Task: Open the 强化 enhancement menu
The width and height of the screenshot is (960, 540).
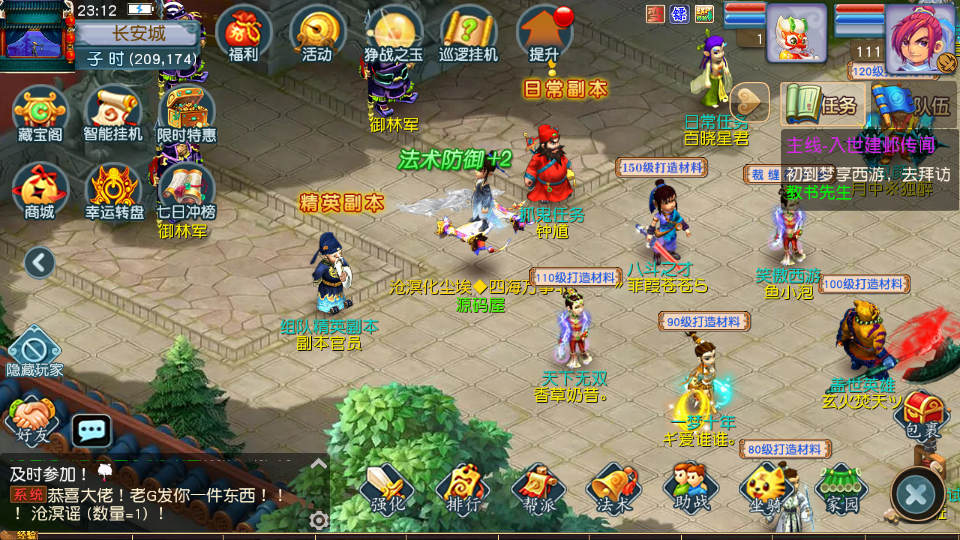Action: click(388, 488)
